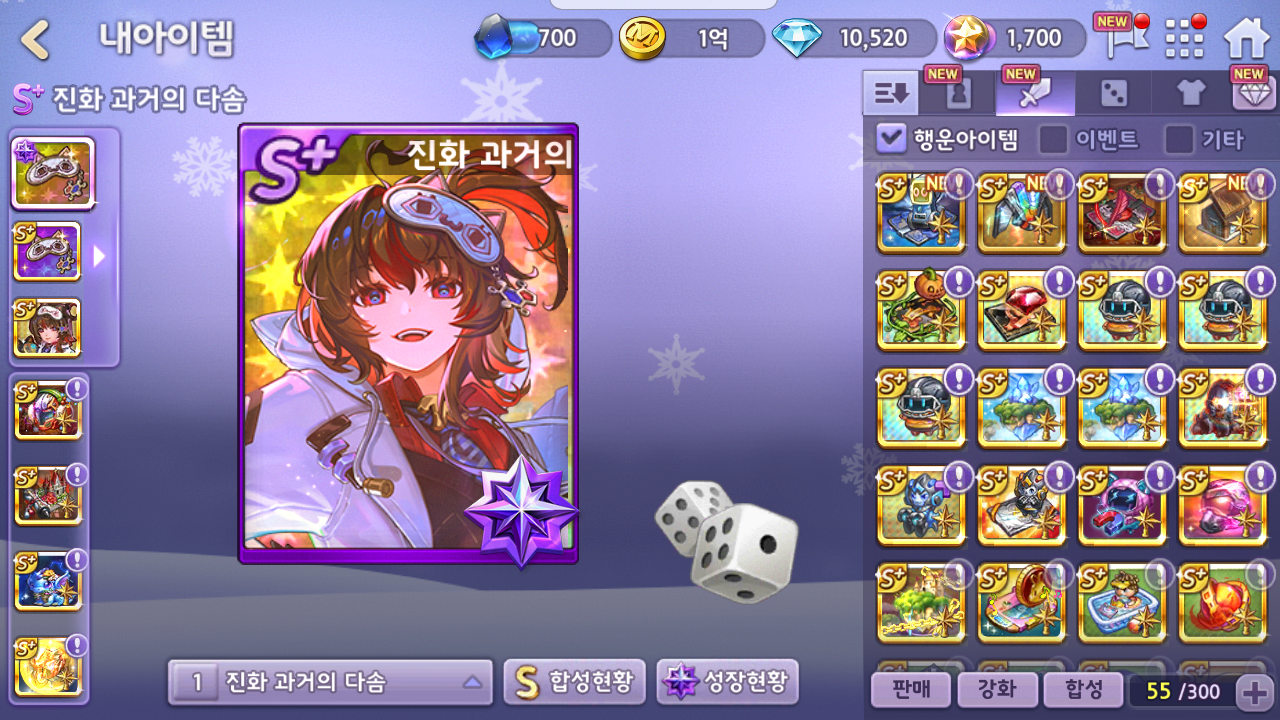
Task: Expand inventory with the plus button
Action: click(1254, 690)
